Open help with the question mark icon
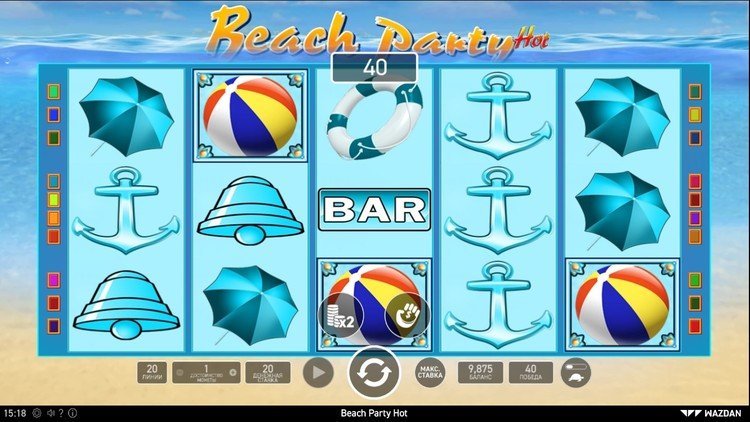Screen dimensions: 750x422 [61, 413]
